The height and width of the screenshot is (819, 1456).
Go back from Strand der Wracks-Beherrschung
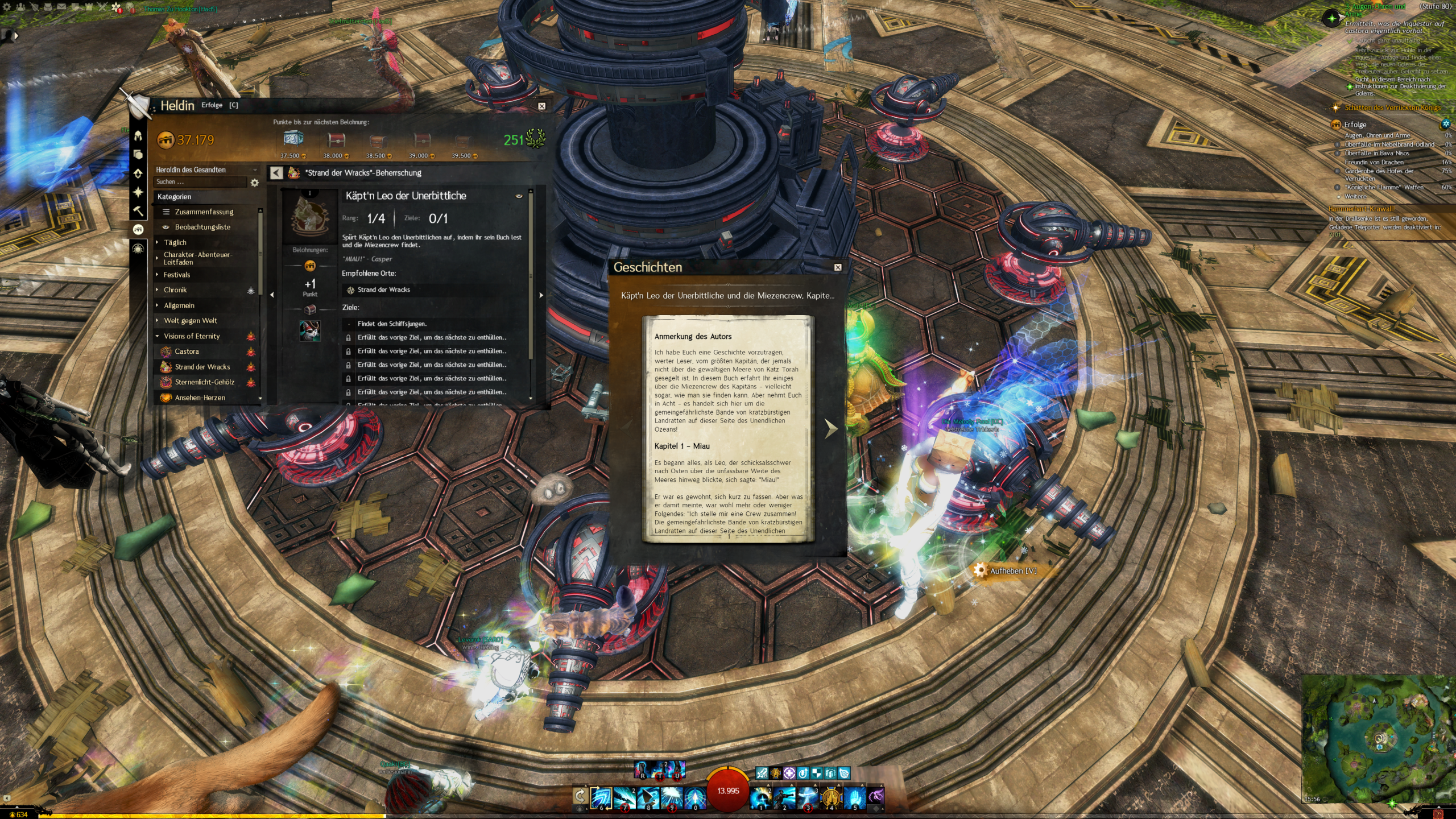coord(276,173)
